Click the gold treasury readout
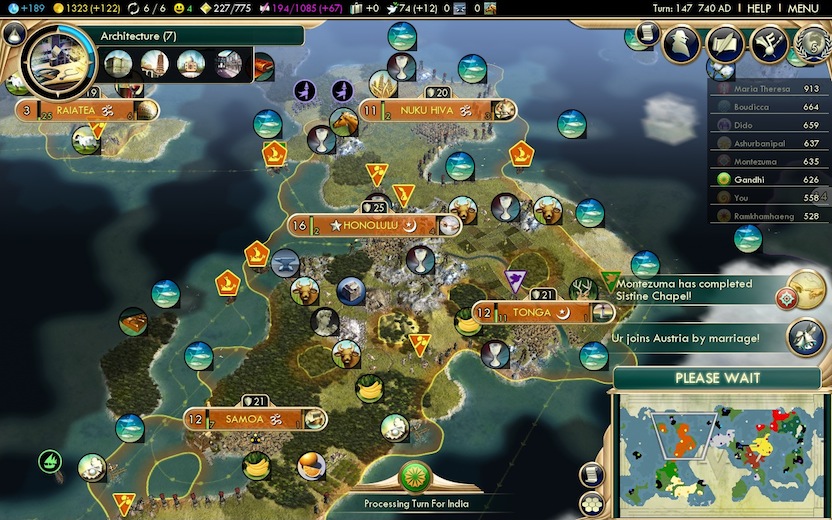This screenshot has width=832, height=520. pos(85,8)
